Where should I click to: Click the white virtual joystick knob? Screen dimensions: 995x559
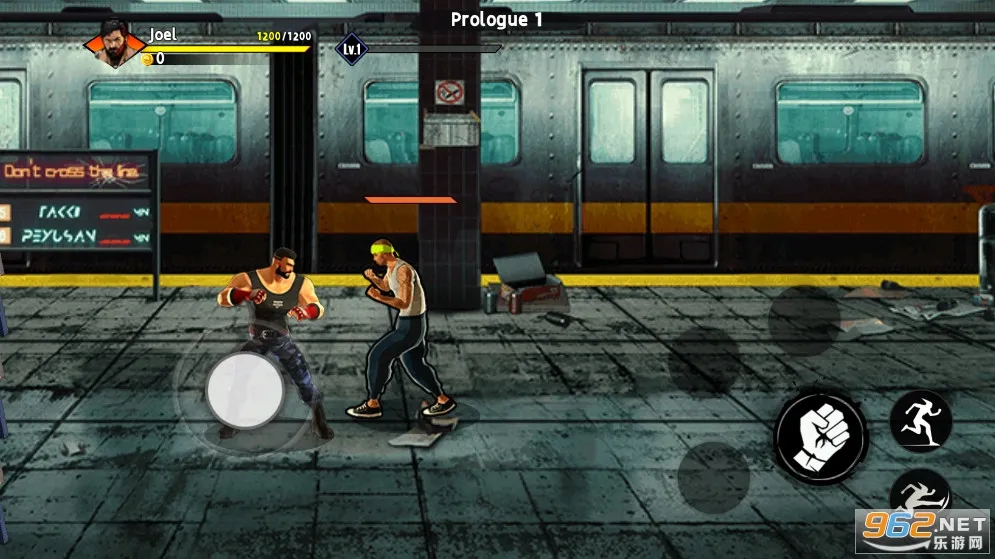coord(245,390)
